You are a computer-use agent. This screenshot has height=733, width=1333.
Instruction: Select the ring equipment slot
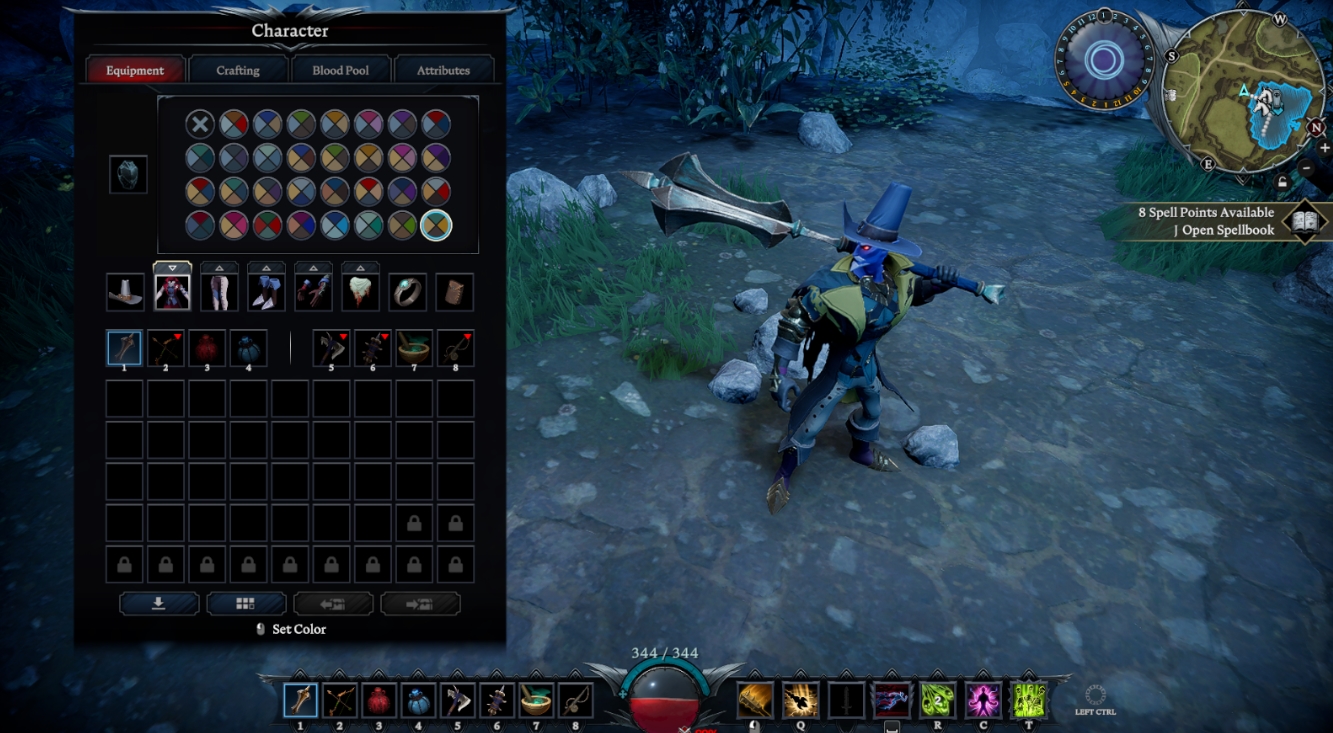click(407, 292)
